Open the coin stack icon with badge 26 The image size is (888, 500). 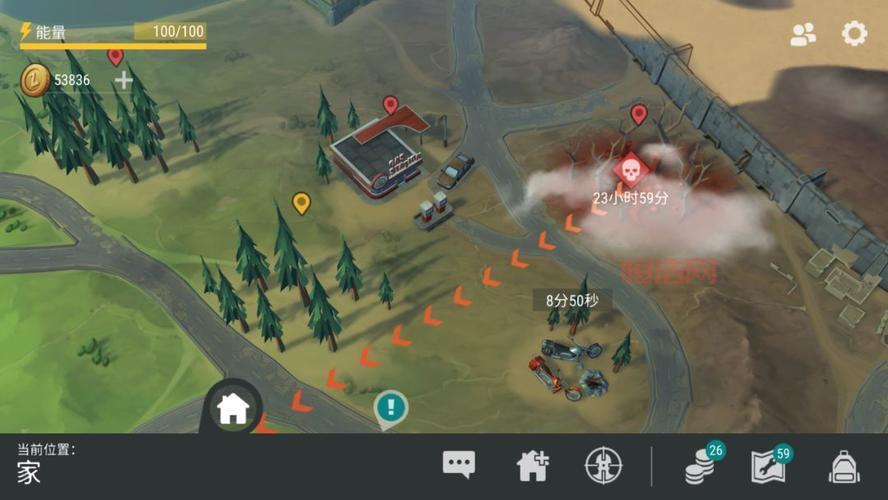(x=699, y=466)
